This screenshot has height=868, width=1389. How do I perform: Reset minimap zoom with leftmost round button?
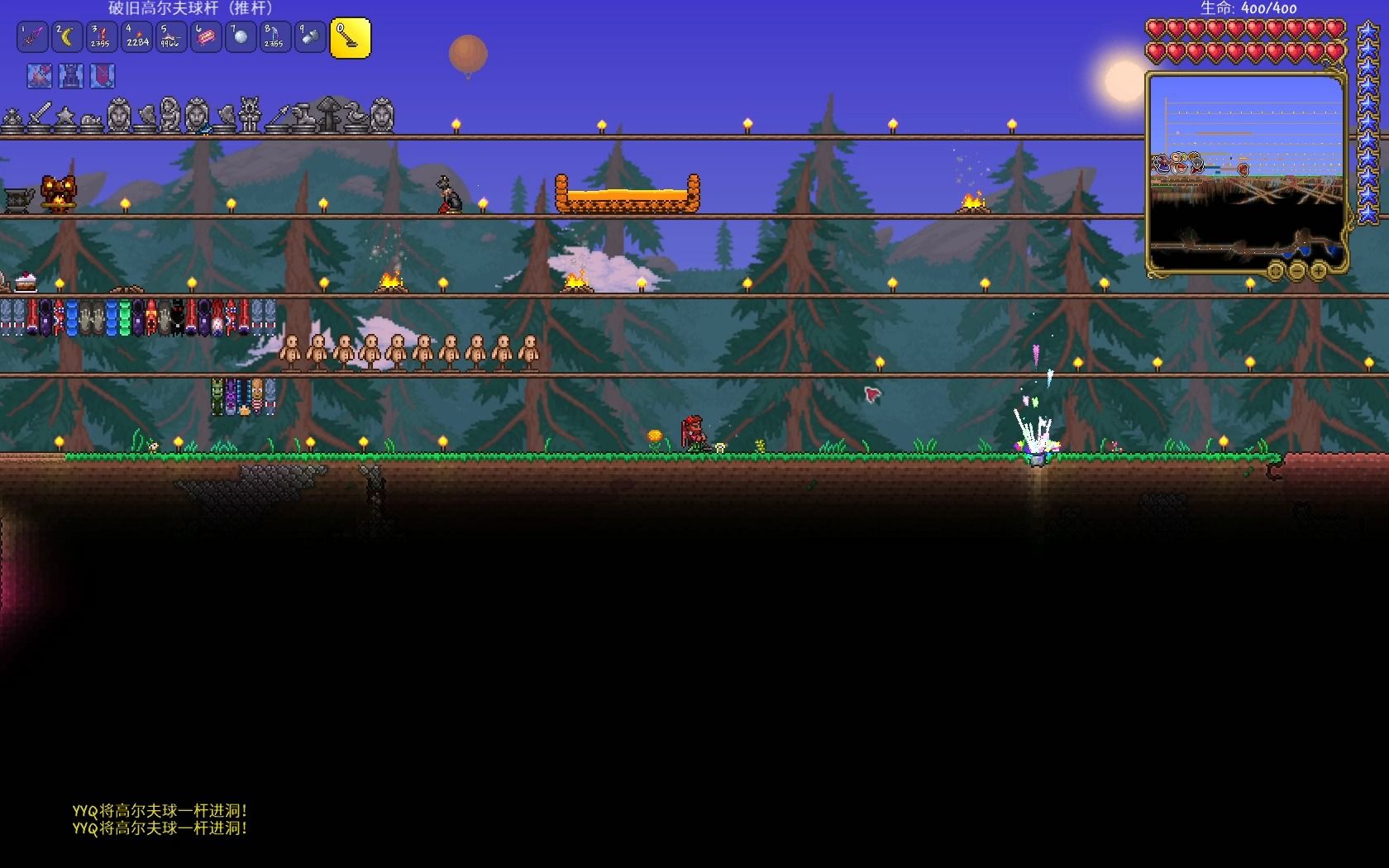[x=1275, y=269]
